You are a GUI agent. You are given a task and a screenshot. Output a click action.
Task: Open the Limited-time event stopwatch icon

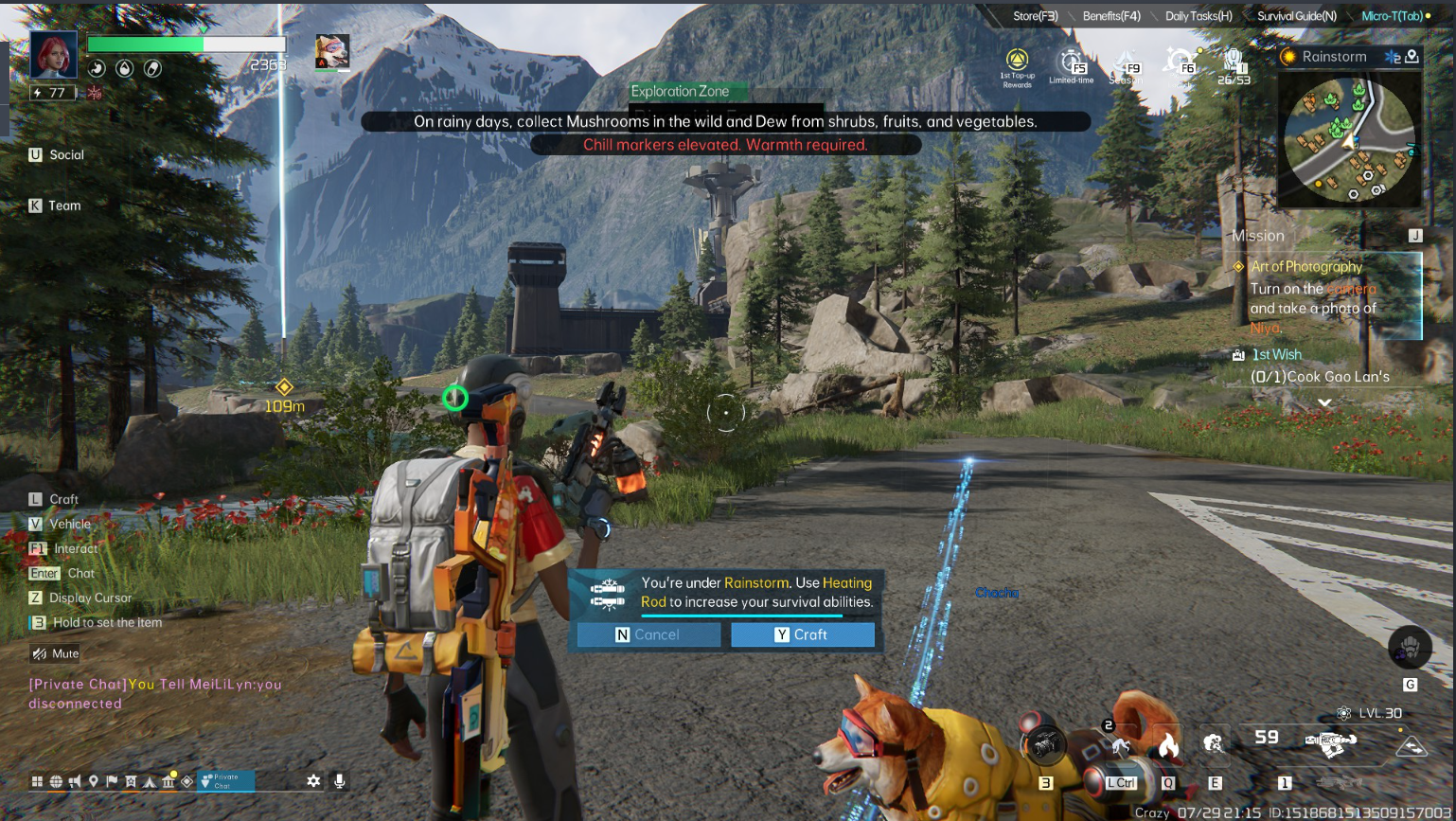1071,66
